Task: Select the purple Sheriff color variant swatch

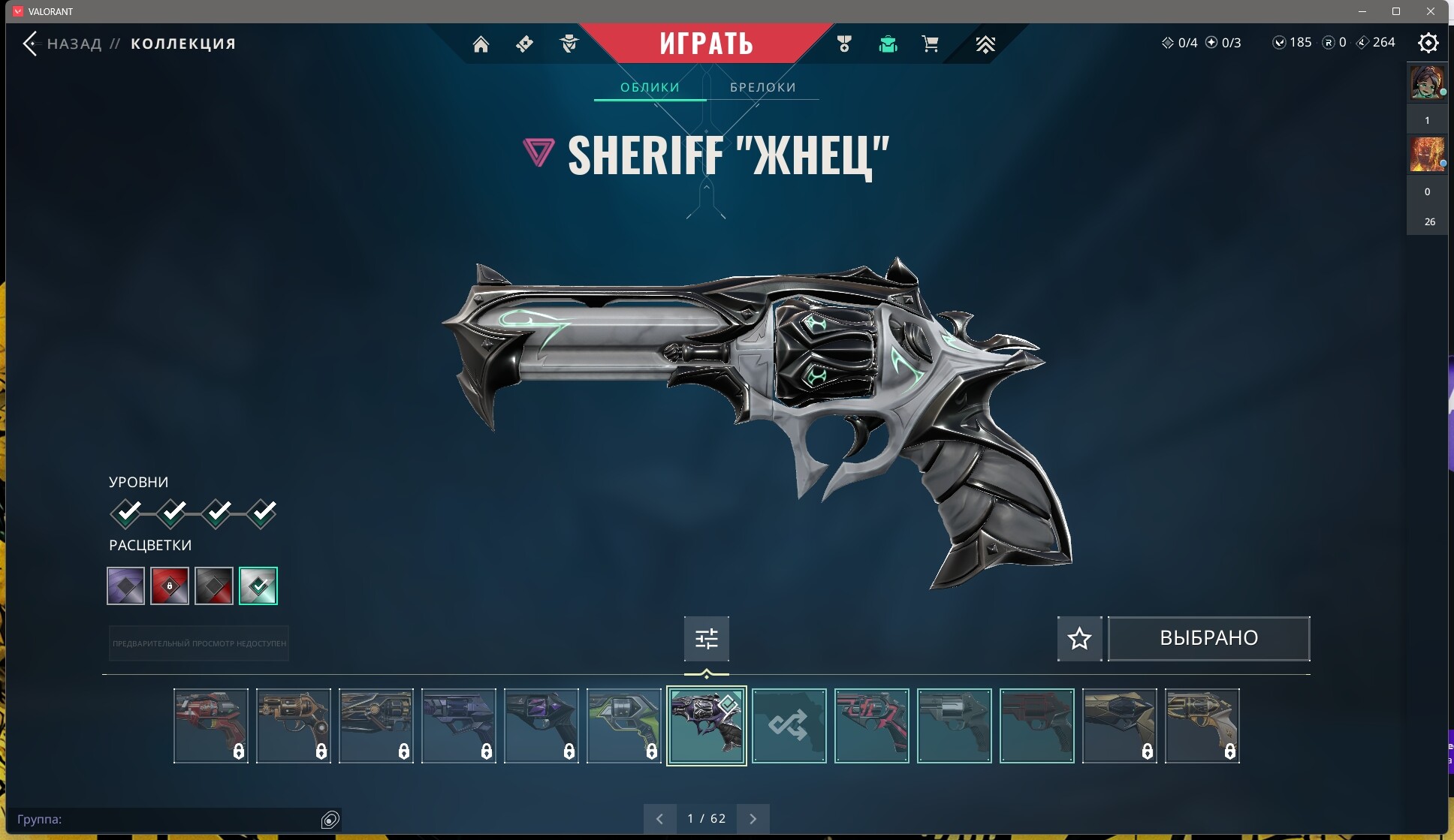Action: 125,586
